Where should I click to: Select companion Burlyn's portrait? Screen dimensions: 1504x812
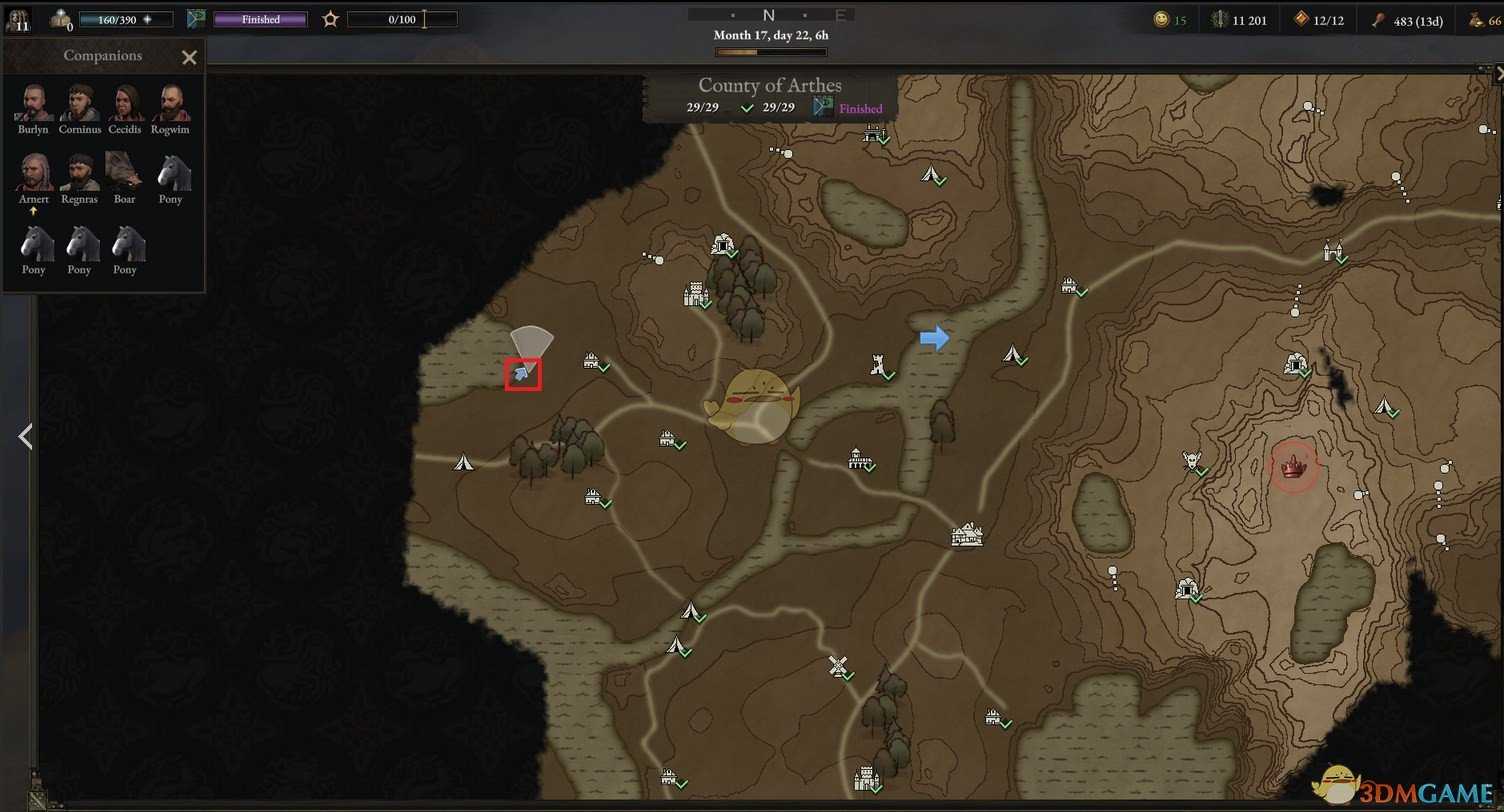click(x=33, y=102)
